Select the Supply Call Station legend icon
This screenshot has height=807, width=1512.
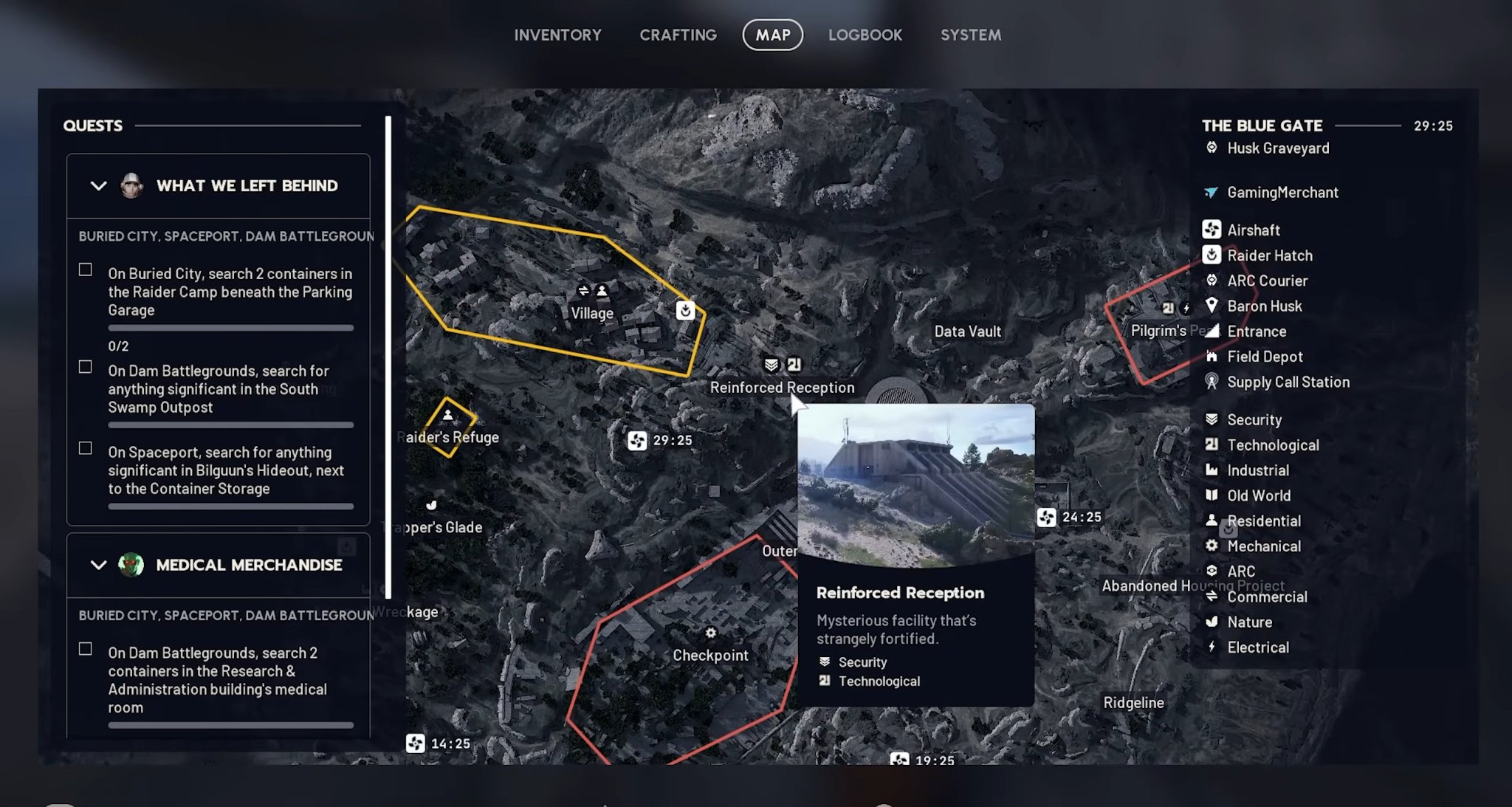(1213, 382)
